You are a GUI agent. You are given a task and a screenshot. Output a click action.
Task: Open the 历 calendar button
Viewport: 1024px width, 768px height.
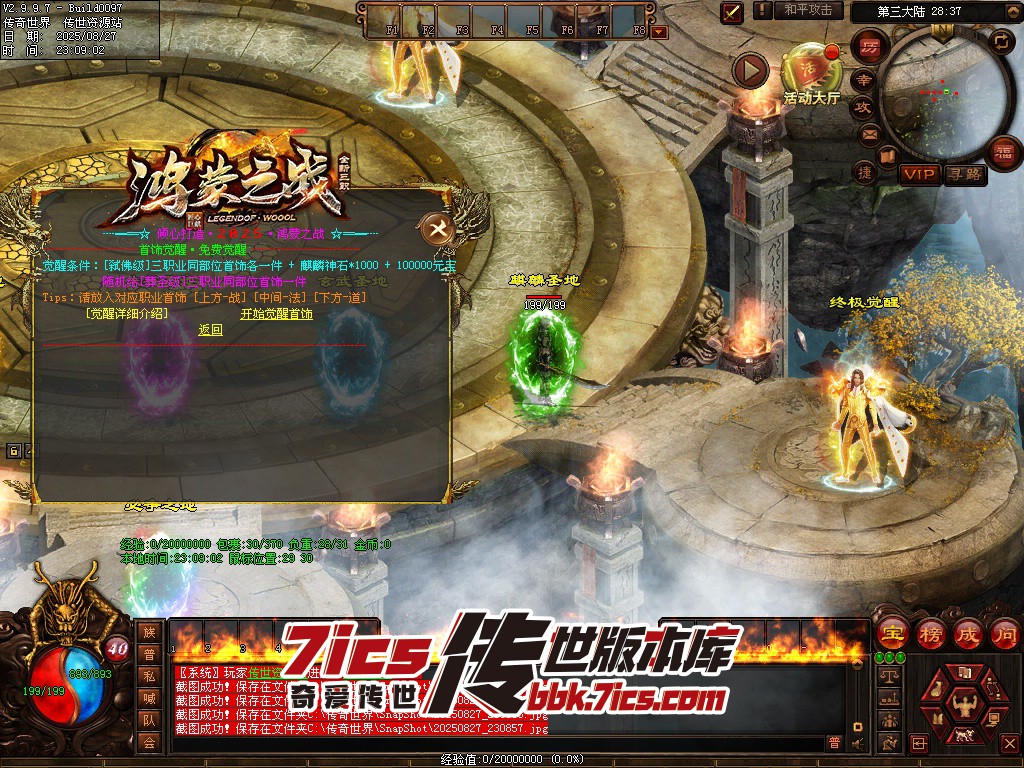point(869,47)
